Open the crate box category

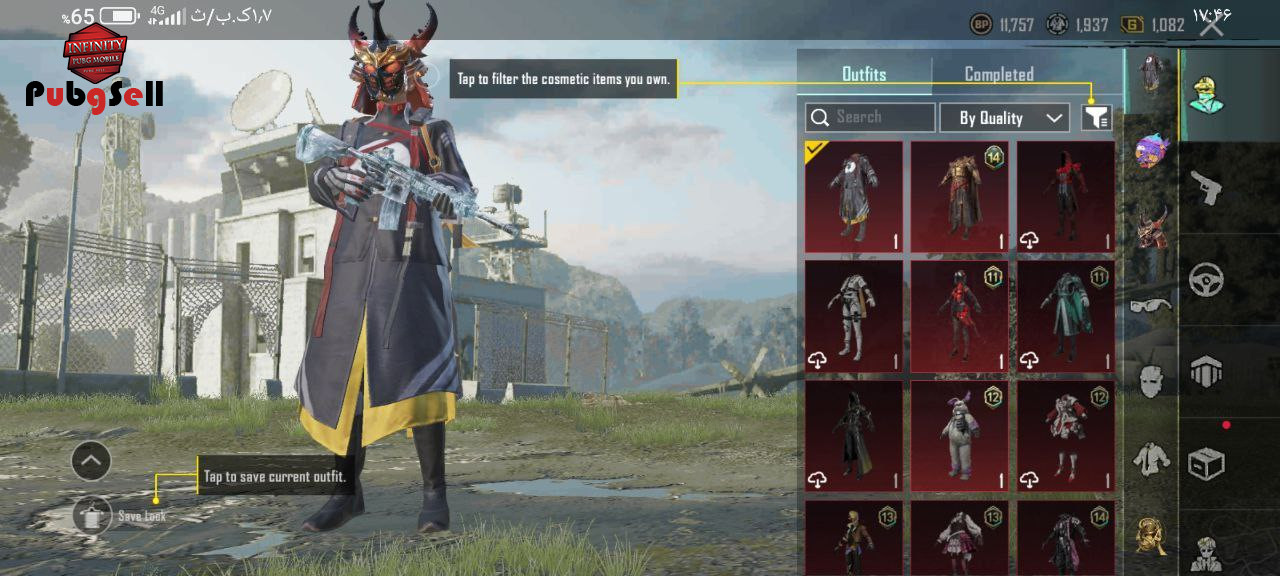click(1207, 463)
